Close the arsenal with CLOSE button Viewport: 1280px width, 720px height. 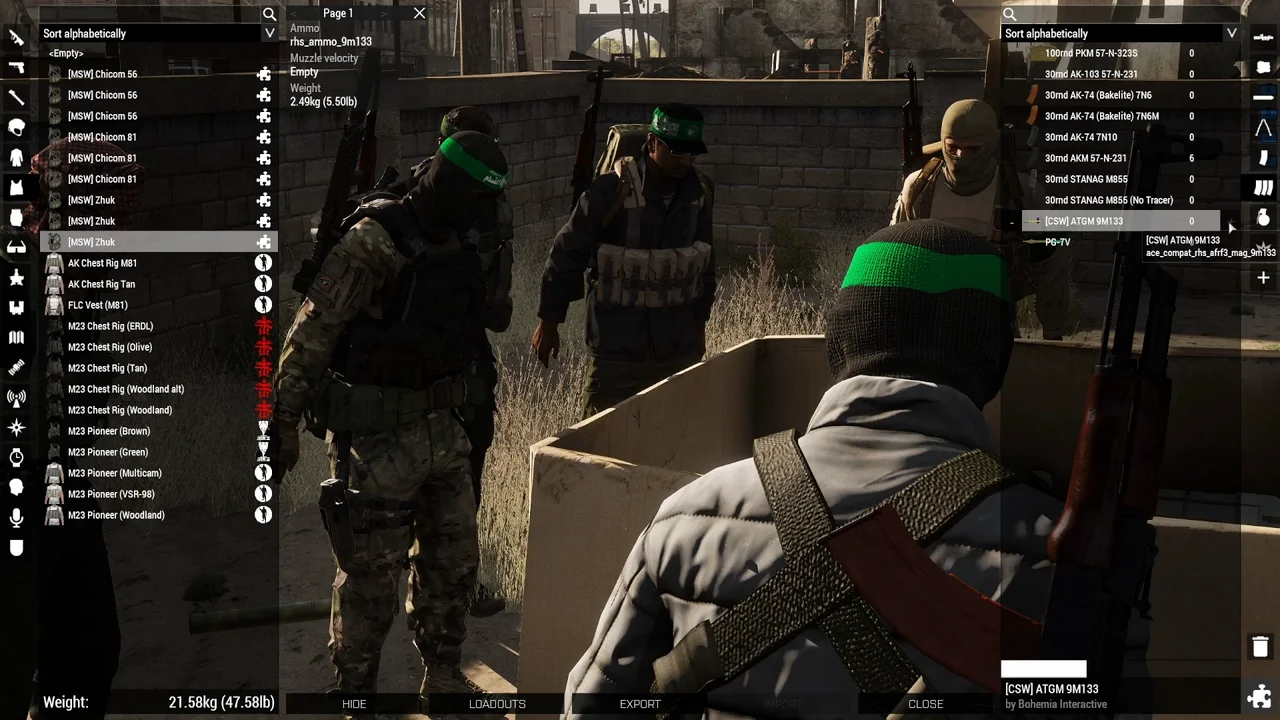click(925, 704)
